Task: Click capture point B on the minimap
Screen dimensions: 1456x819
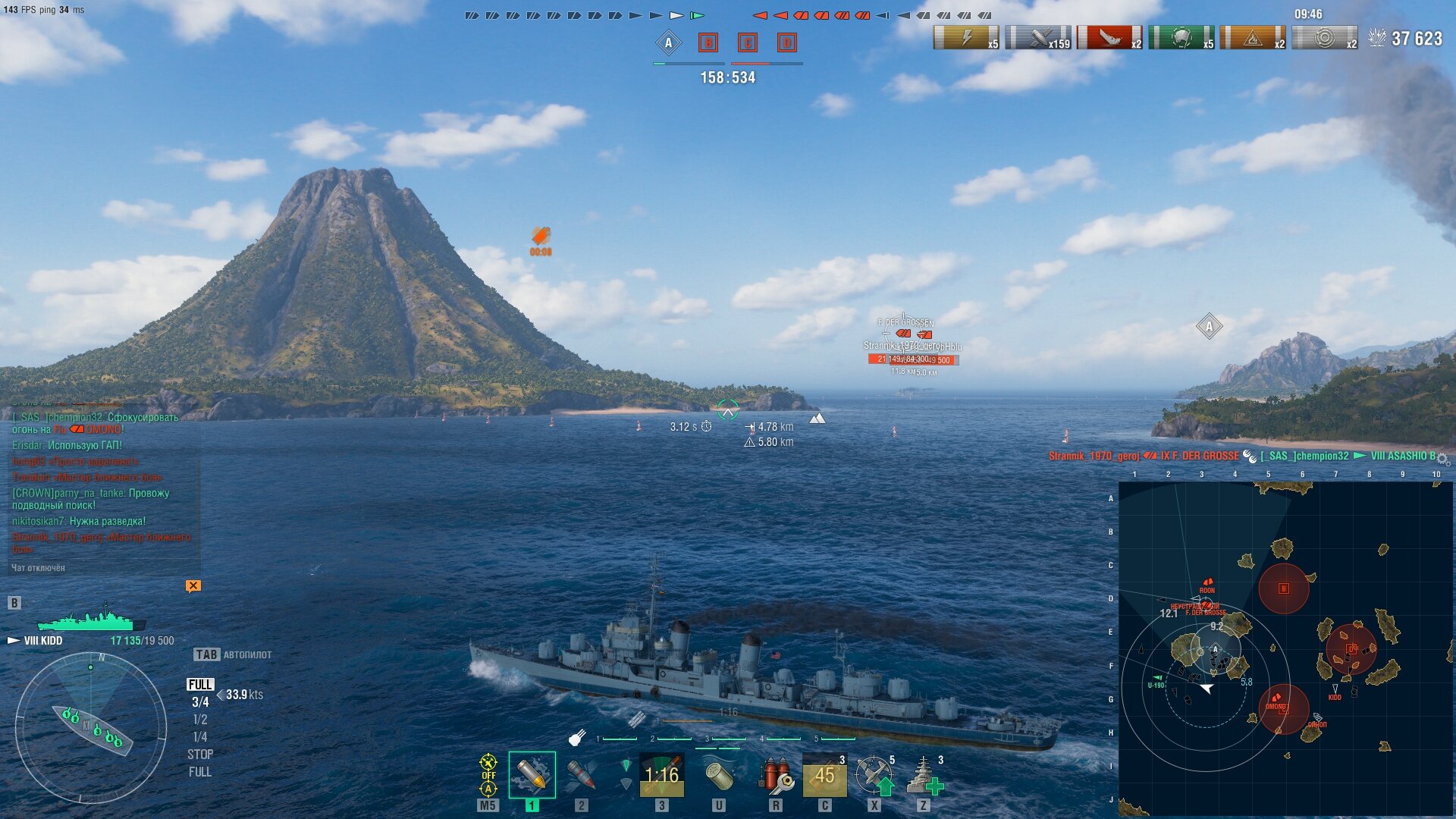Action: (1283, 588)
